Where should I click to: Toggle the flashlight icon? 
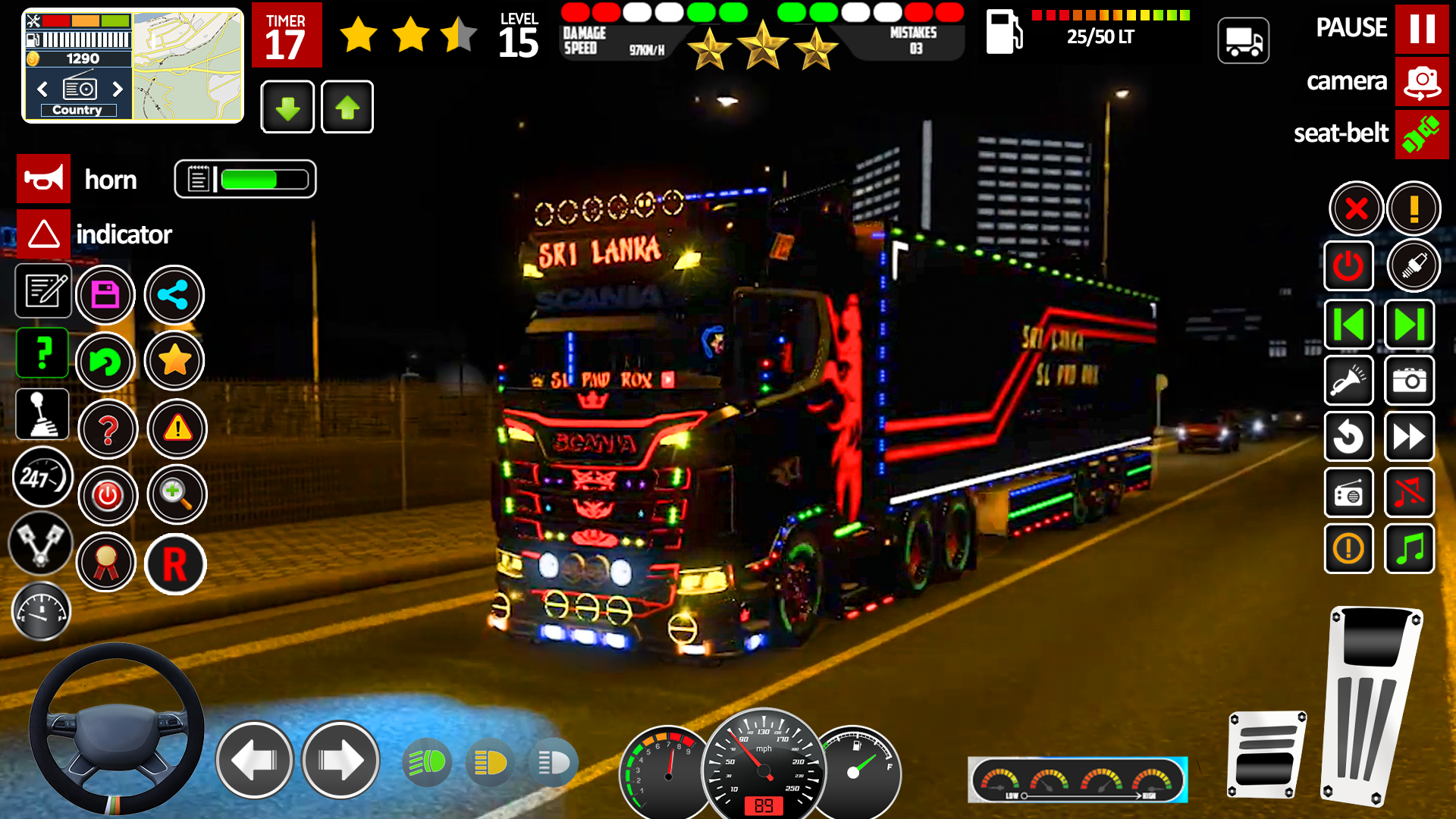click(x=1349, y=381)
